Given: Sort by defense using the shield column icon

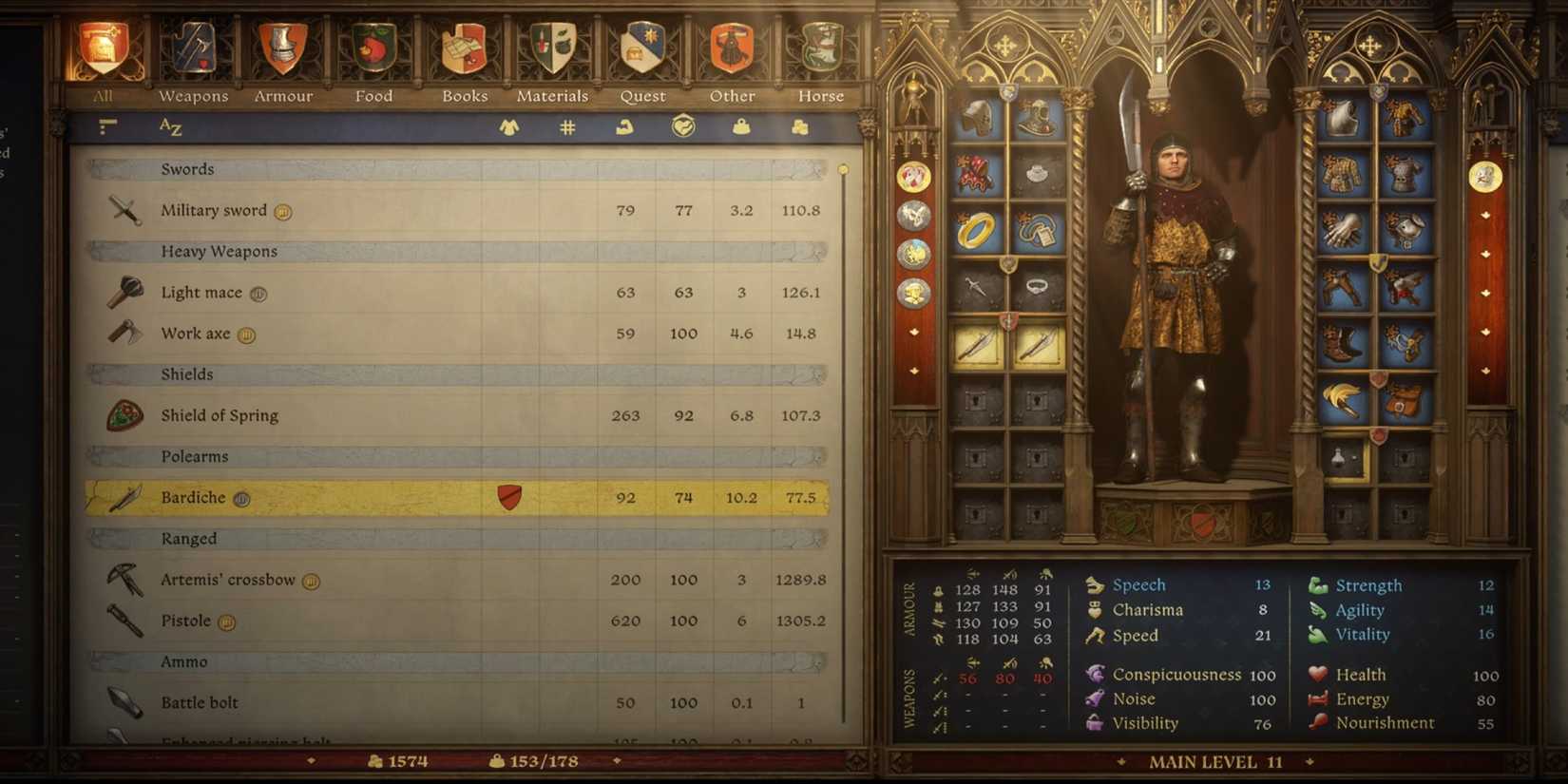Looking at the screenshot, I should click(682, 126).
